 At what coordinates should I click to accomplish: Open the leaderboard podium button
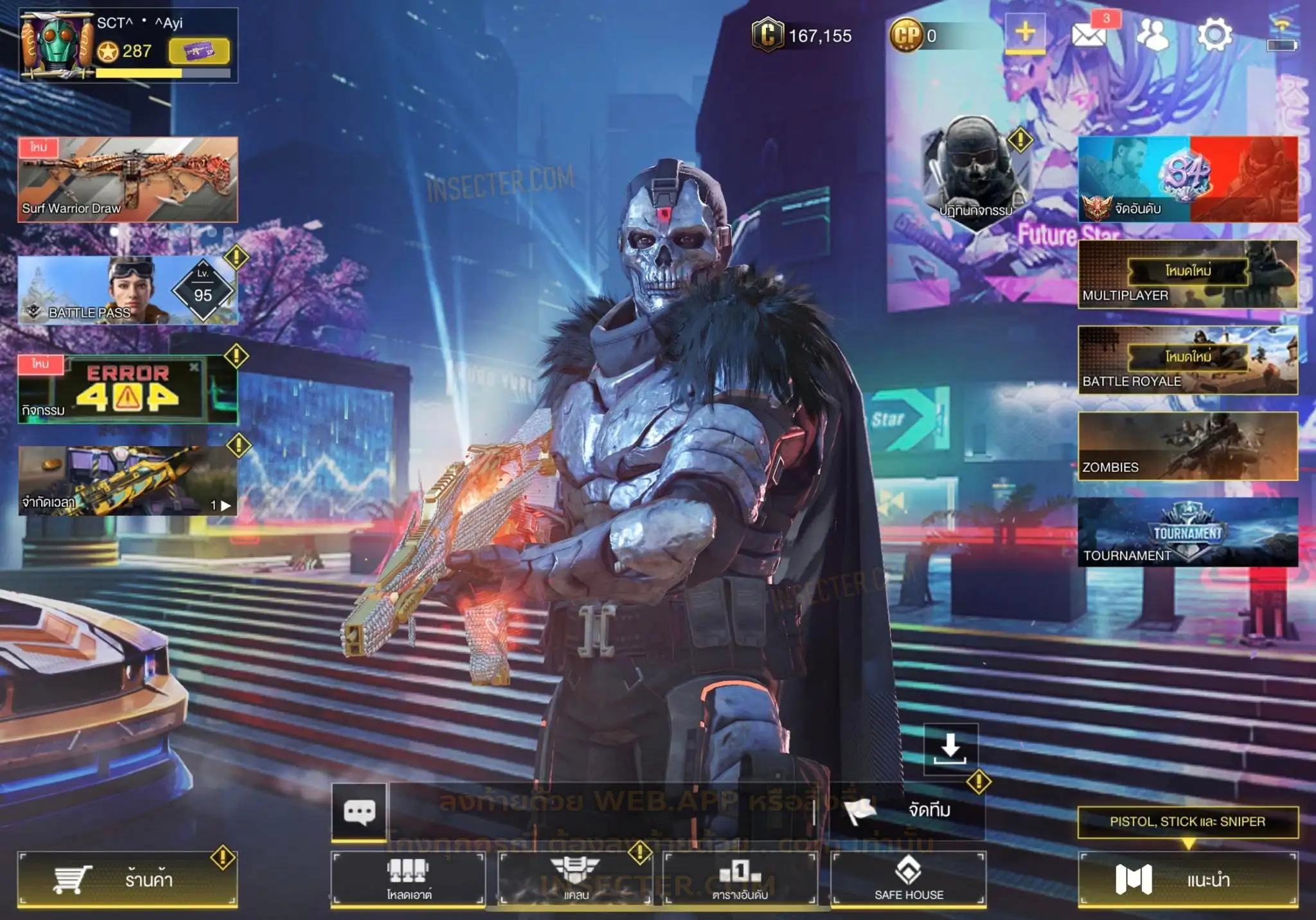click(x=740, y=879)
